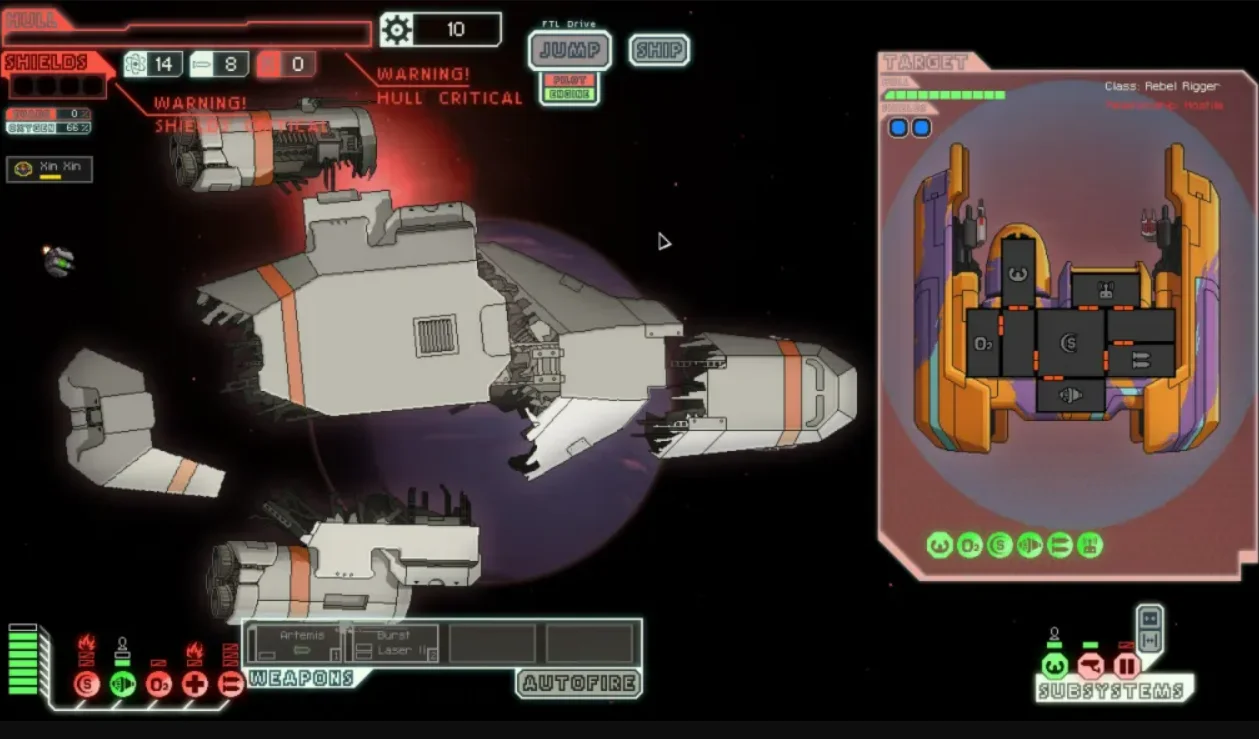The width and height of the screenshot is (1259, 739).
Task: Click the medbay system power icon
Action: click(195, 684)
